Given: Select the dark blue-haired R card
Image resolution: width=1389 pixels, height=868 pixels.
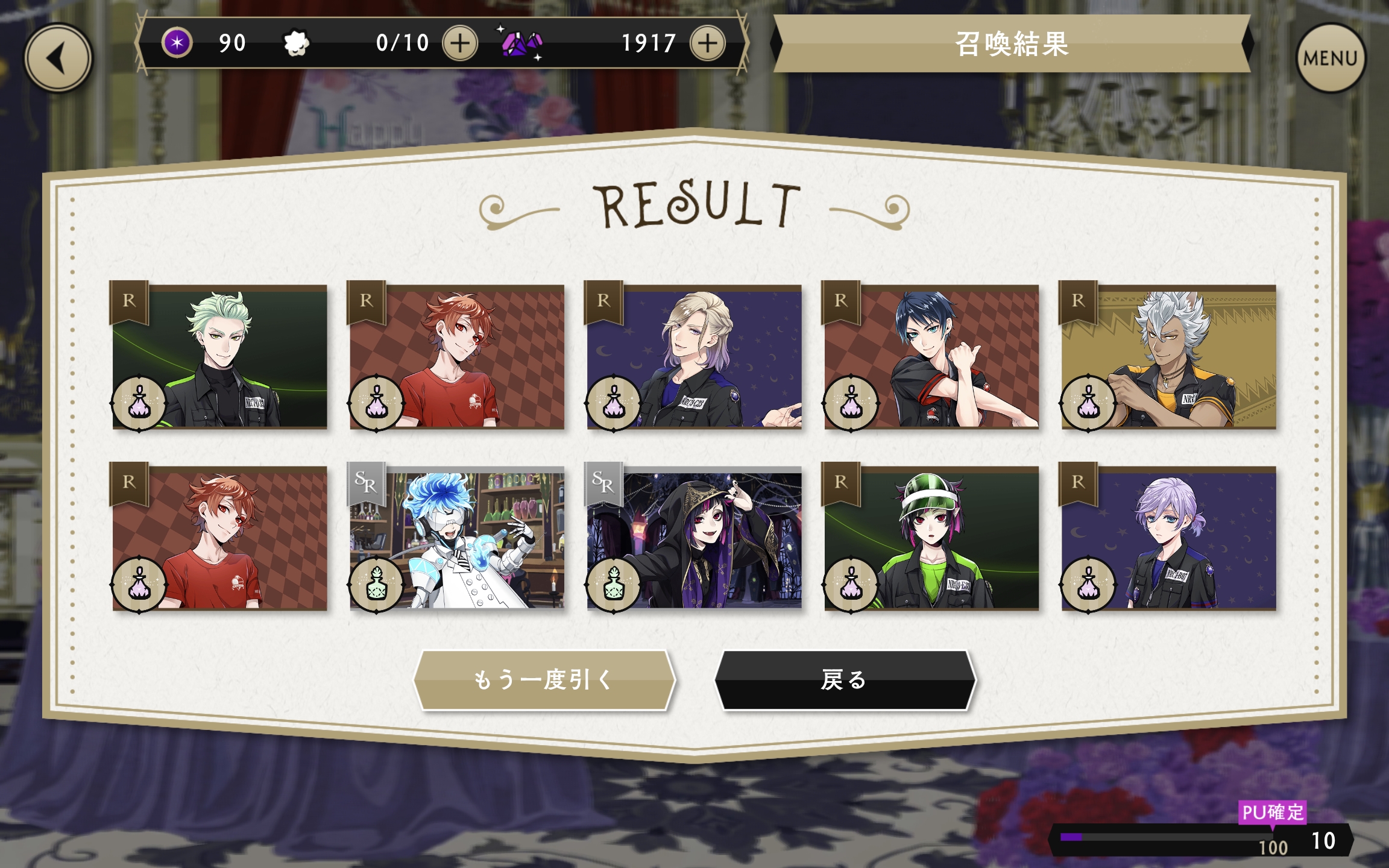Looking at the screenshot, I should click(x=931, y=357).
